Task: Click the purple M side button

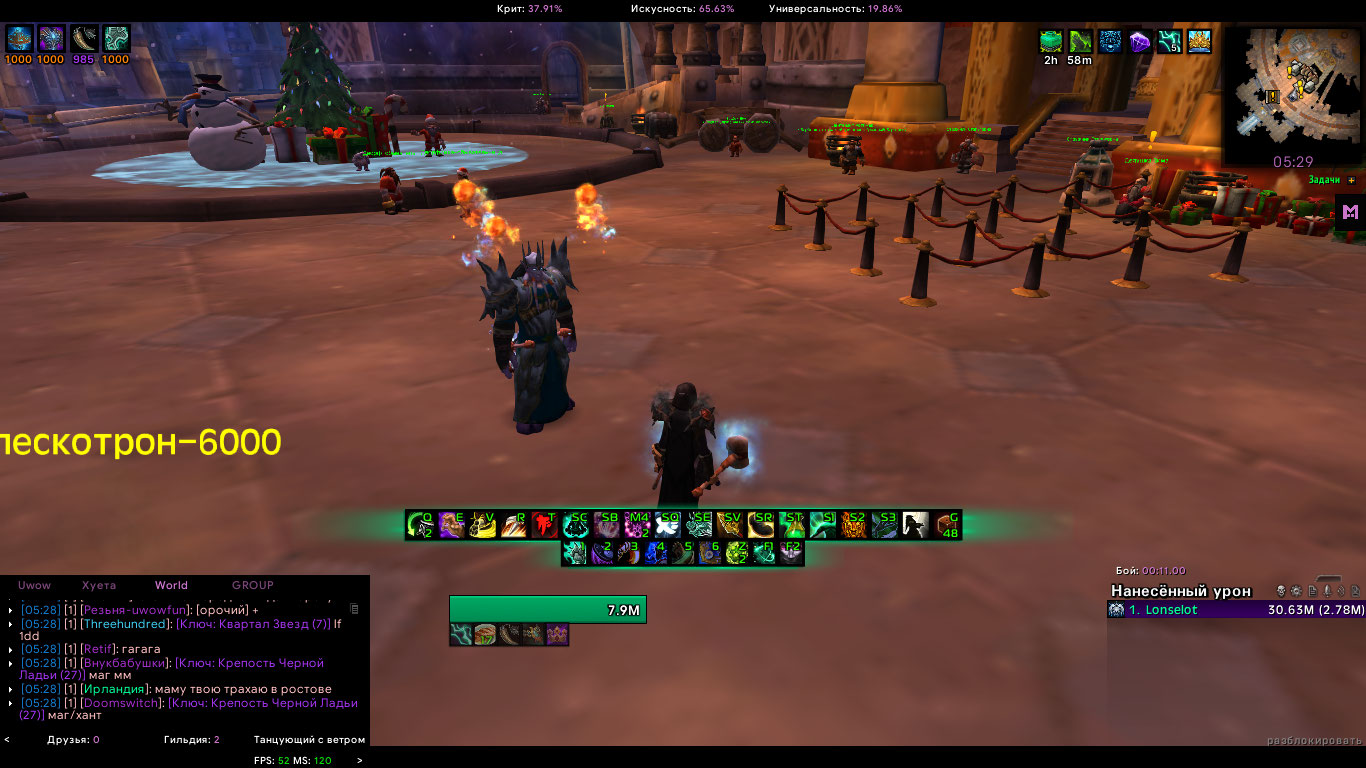Action: 1350,212
